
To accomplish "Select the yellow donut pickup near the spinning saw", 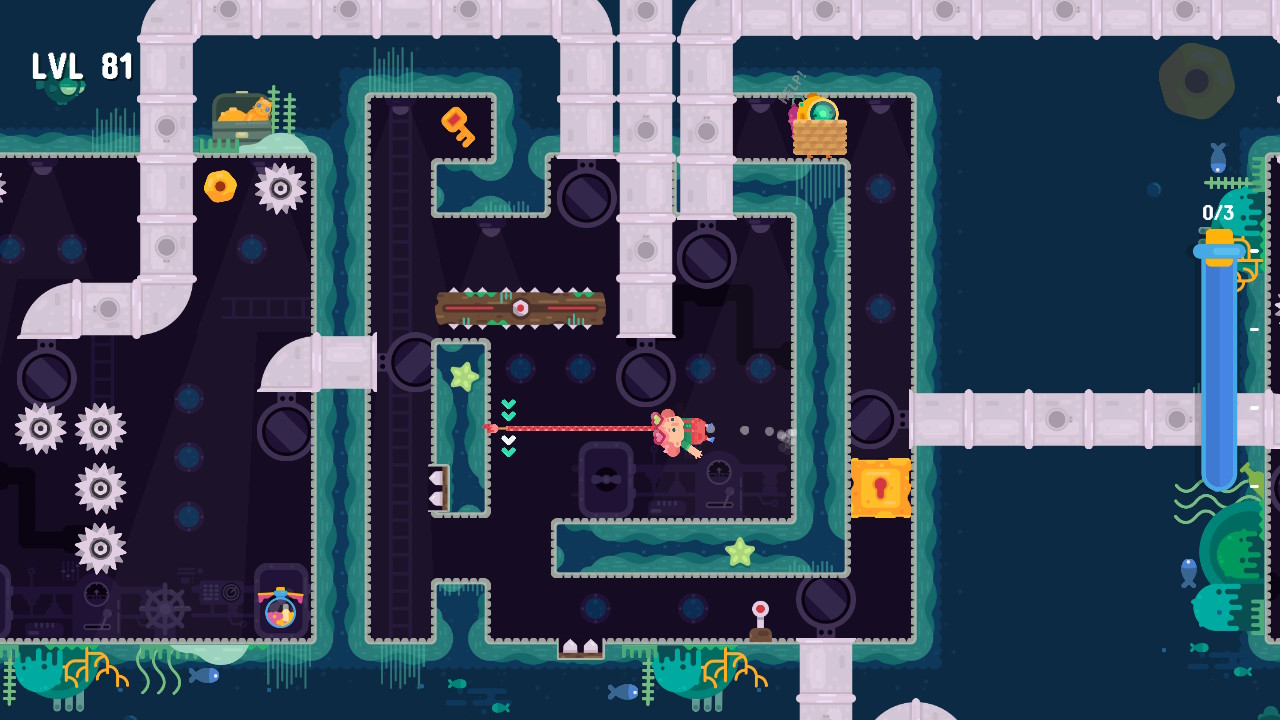I will click(220, 185).
